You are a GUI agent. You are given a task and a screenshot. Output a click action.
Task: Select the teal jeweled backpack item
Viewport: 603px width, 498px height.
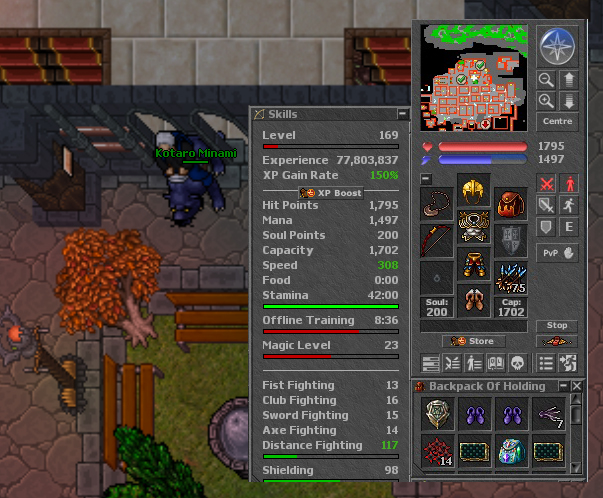[510, 450]
